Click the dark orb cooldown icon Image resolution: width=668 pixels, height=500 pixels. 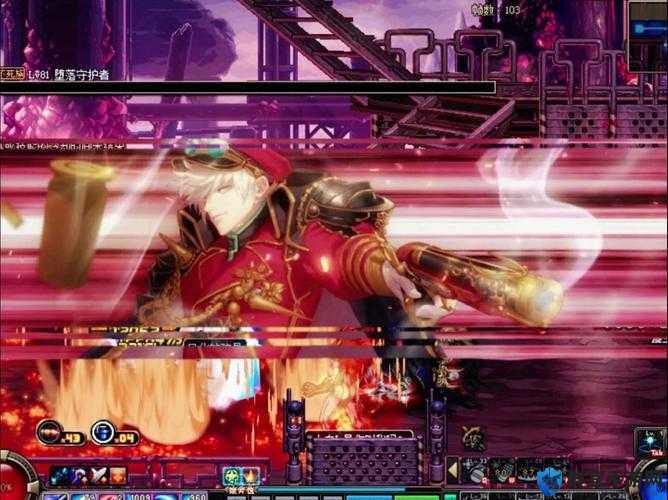click(x=49, y=433)
